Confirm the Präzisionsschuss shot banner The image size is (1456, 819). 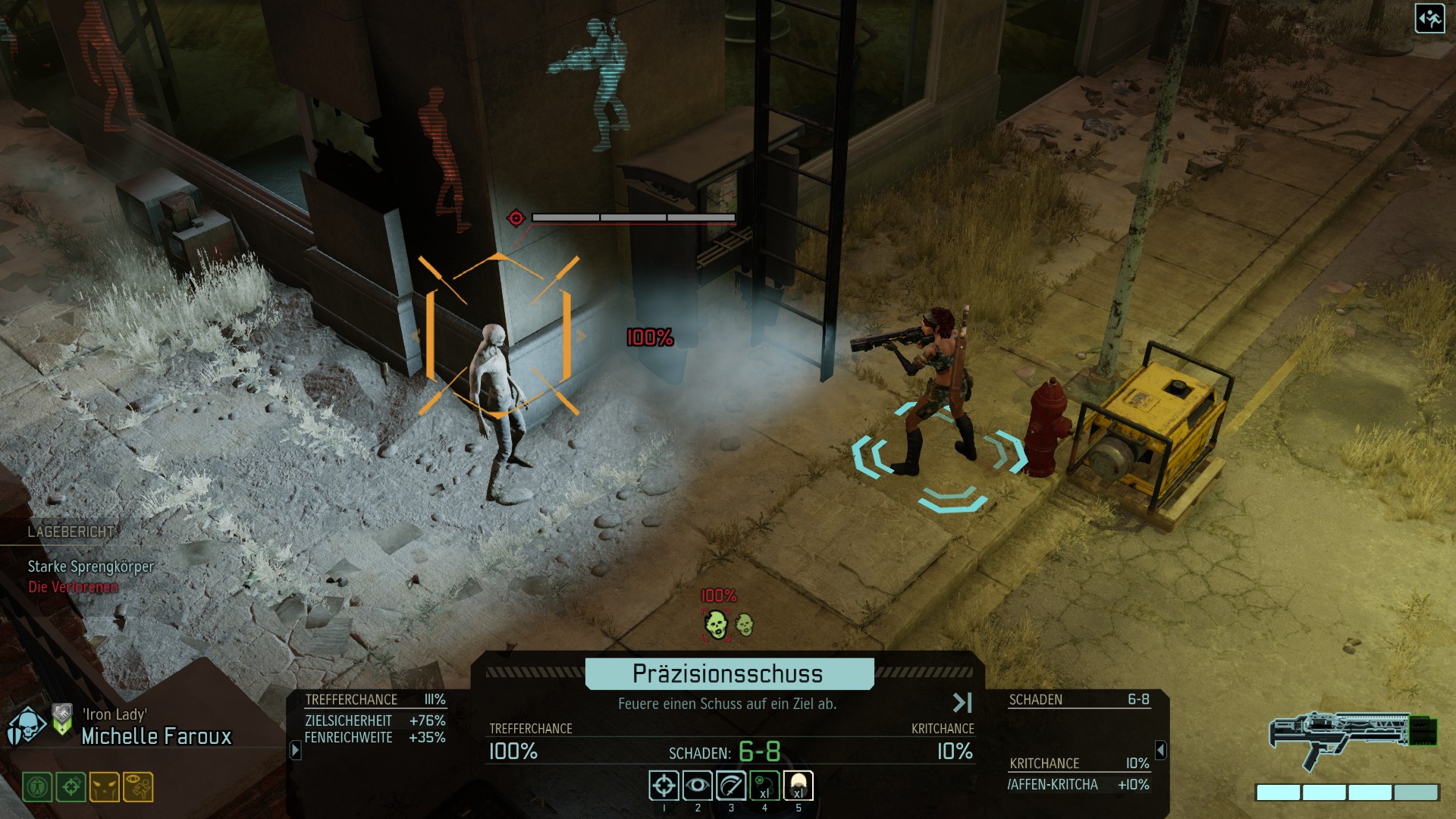pyautogui.click(x=729, y=673)
